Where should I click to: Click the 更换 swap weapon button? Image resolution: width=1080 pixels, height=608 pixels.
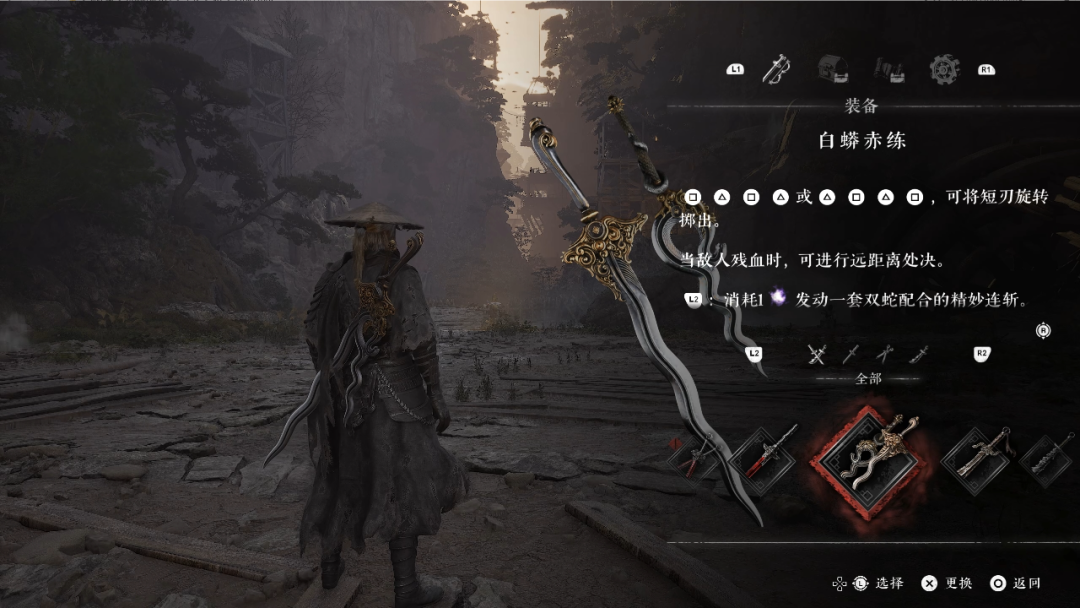pyautogui.click(x=947, y=583)
